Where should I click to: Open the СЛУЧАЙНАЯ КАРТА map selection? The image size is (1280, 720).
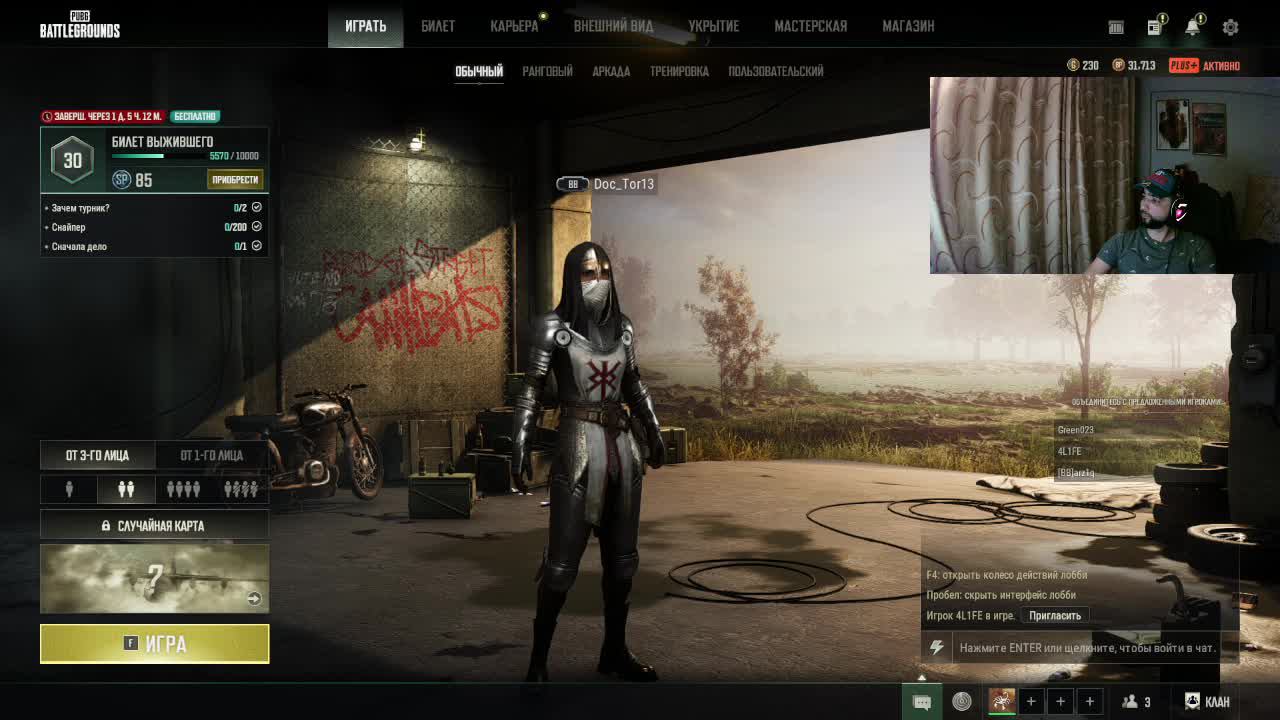point(154,525)
